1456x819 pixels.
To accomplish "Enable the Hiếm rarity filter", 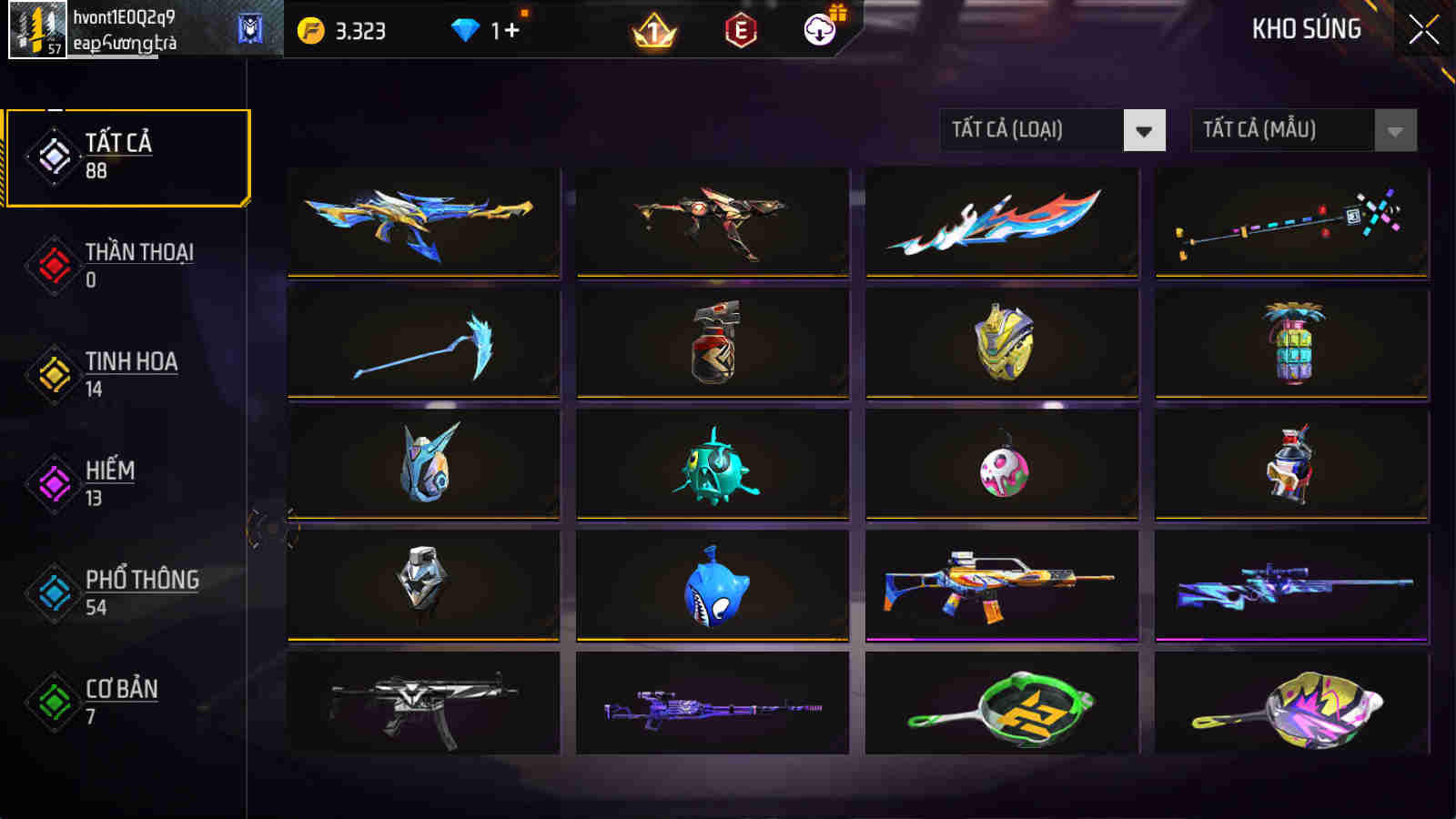I will (55, 482).
